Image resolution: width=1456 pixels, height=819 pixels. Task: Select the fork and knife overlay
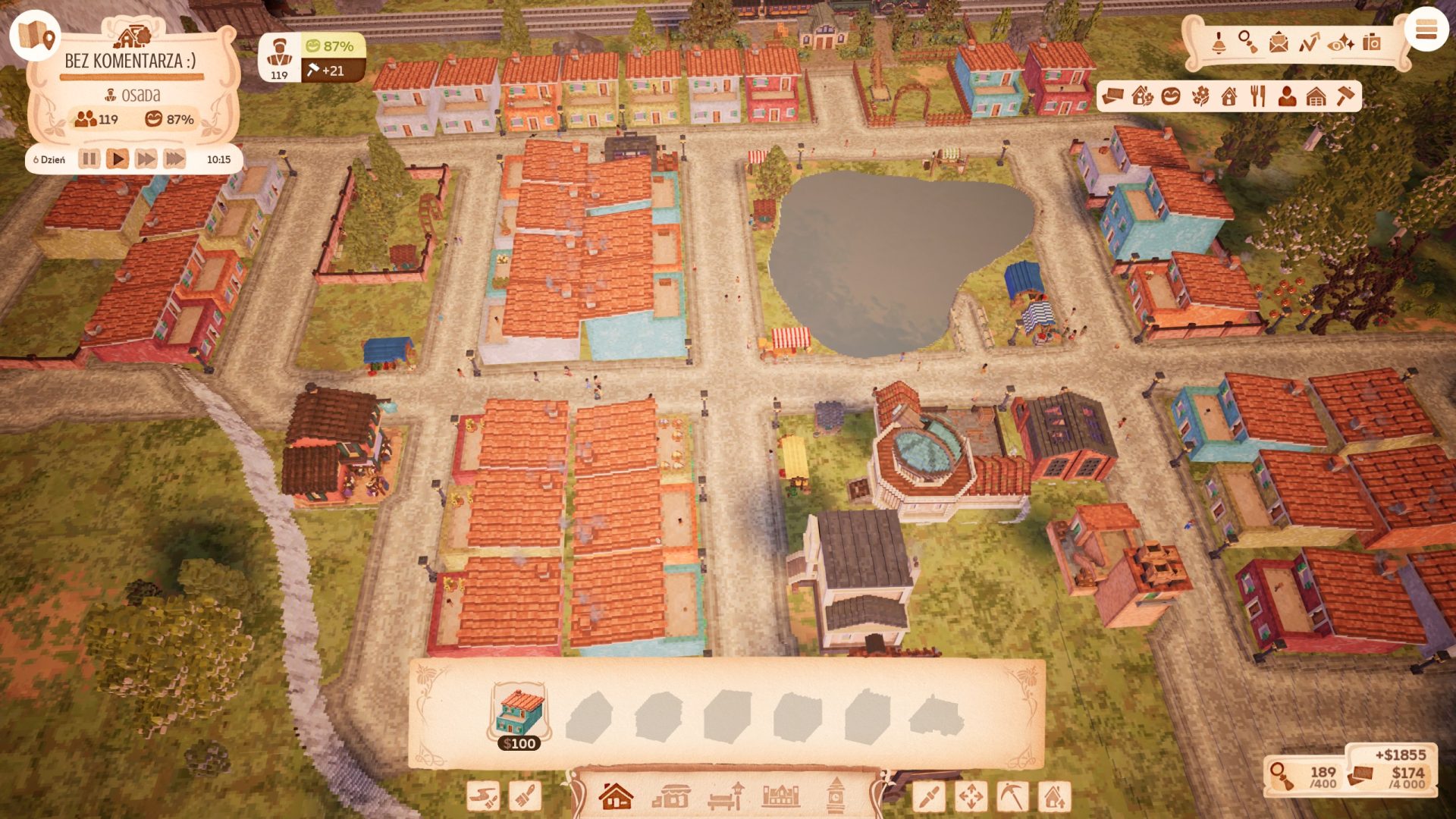(1258, 96)
